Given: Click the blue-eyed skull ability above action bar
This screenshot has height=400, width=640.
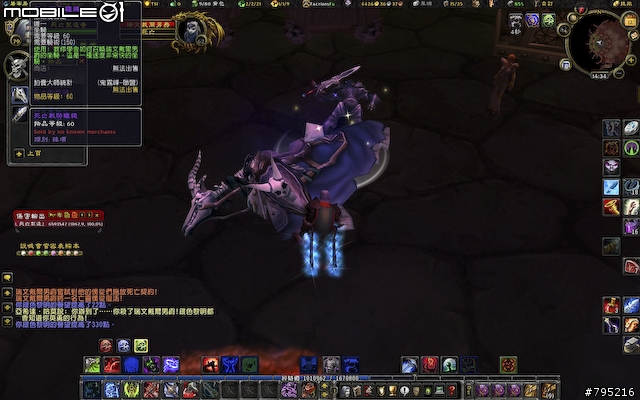Looking at the screenshot, I should (x=124, y=346).
